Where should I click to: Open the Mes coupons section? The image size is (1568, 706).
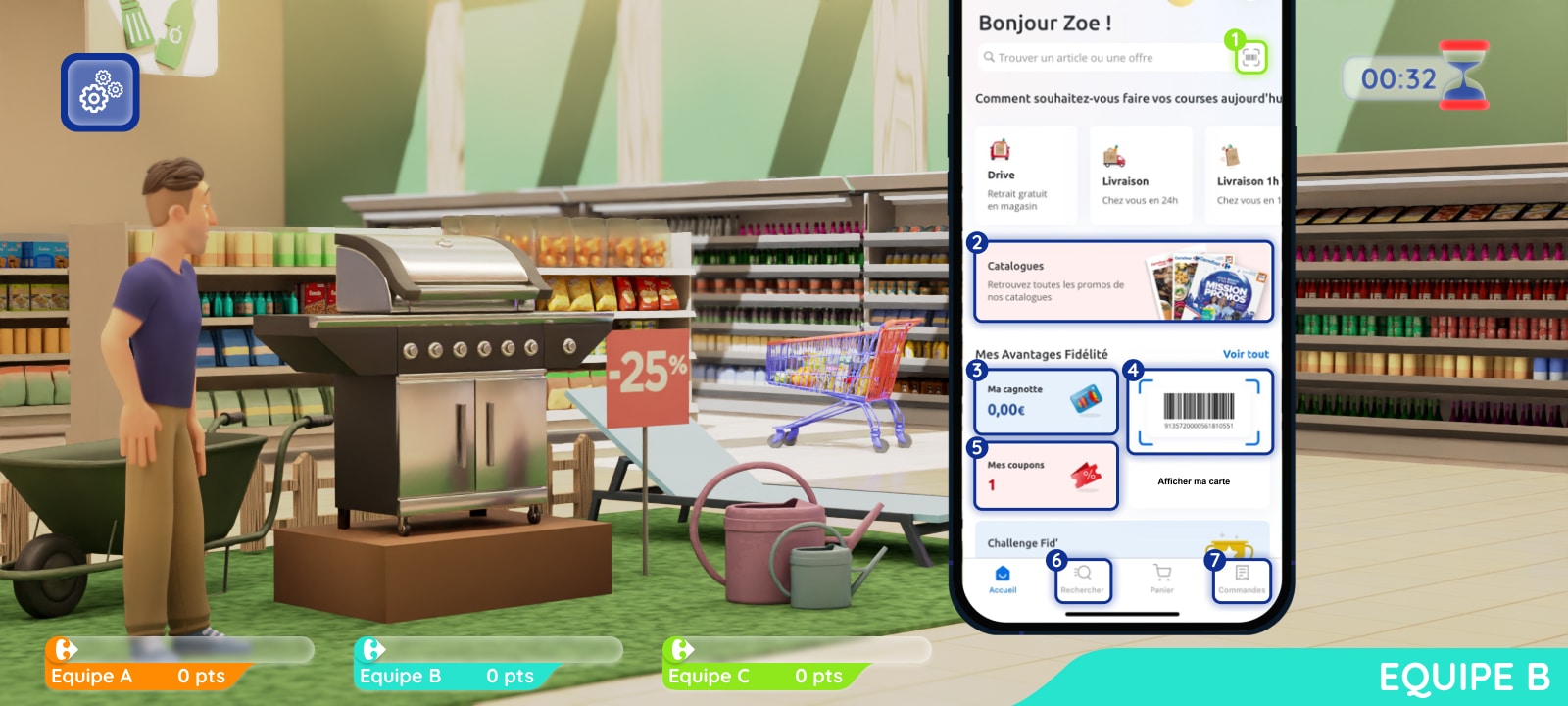tap(1045, 475)
